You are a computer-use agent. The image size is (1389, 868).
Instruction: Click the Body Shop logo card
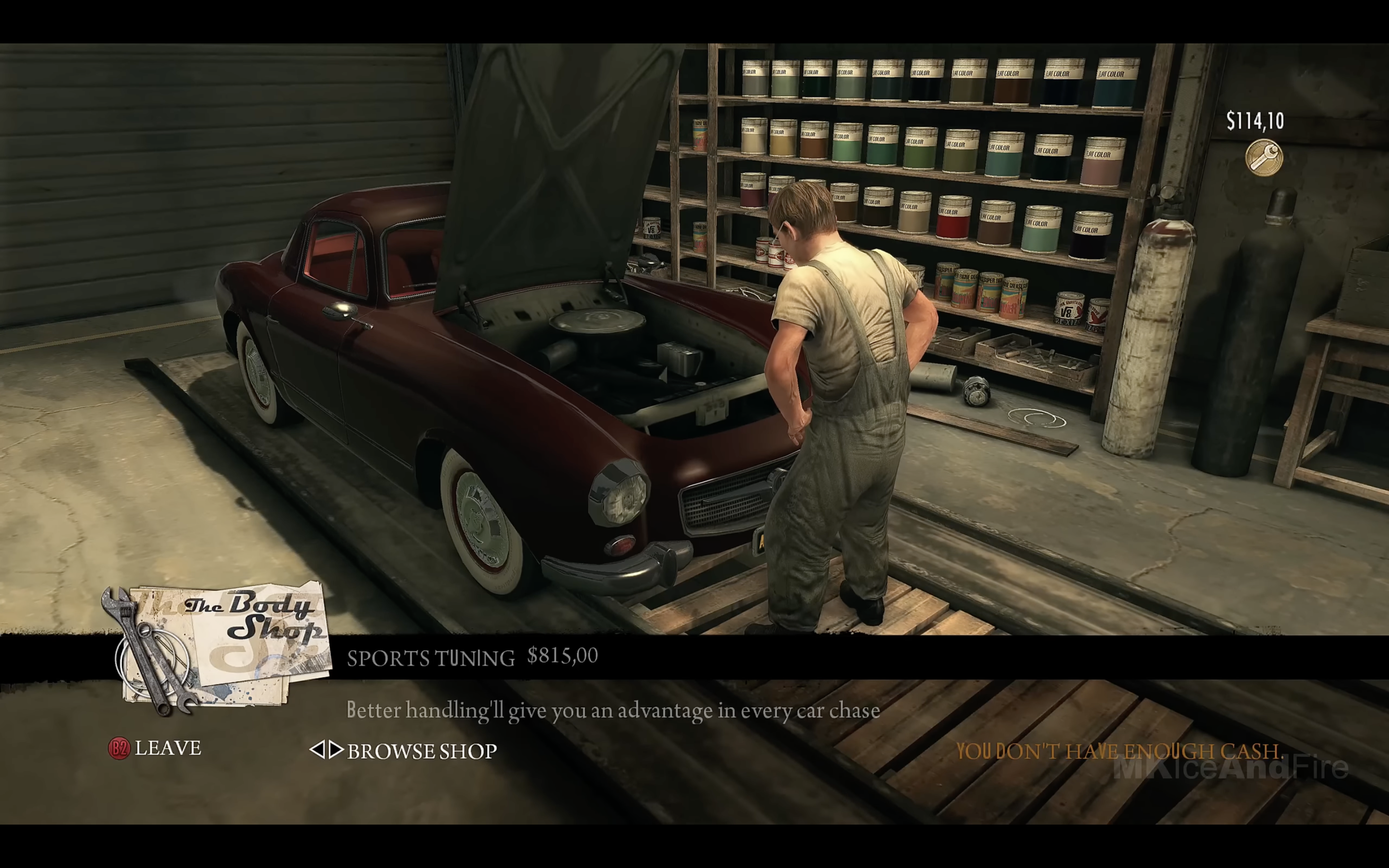pos(224,643)
